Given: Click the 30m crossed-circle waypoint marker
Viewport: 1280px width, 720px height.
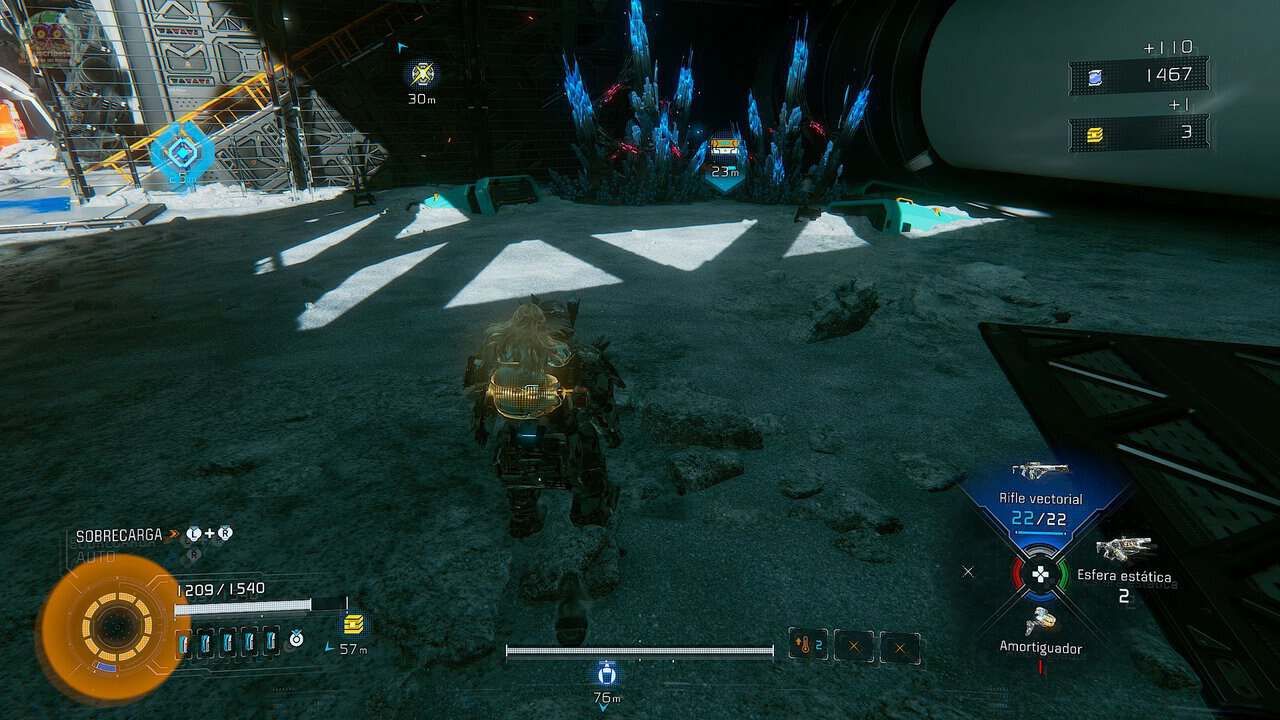Looking at the screenshot, I should click(x=423, y=74).
